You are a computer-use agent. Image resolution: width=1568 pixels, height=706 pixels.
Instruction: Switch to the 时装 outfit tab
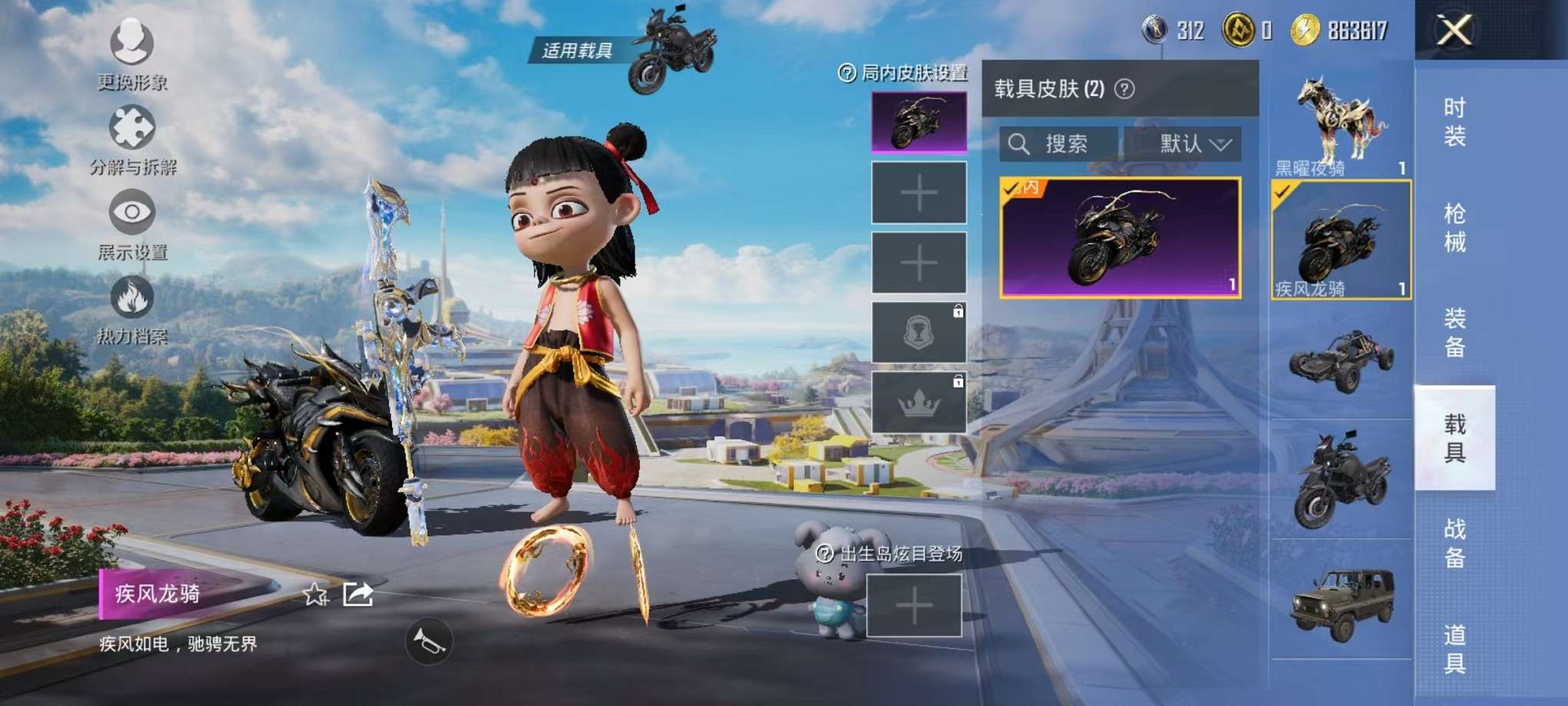[x=1454, y=122]
